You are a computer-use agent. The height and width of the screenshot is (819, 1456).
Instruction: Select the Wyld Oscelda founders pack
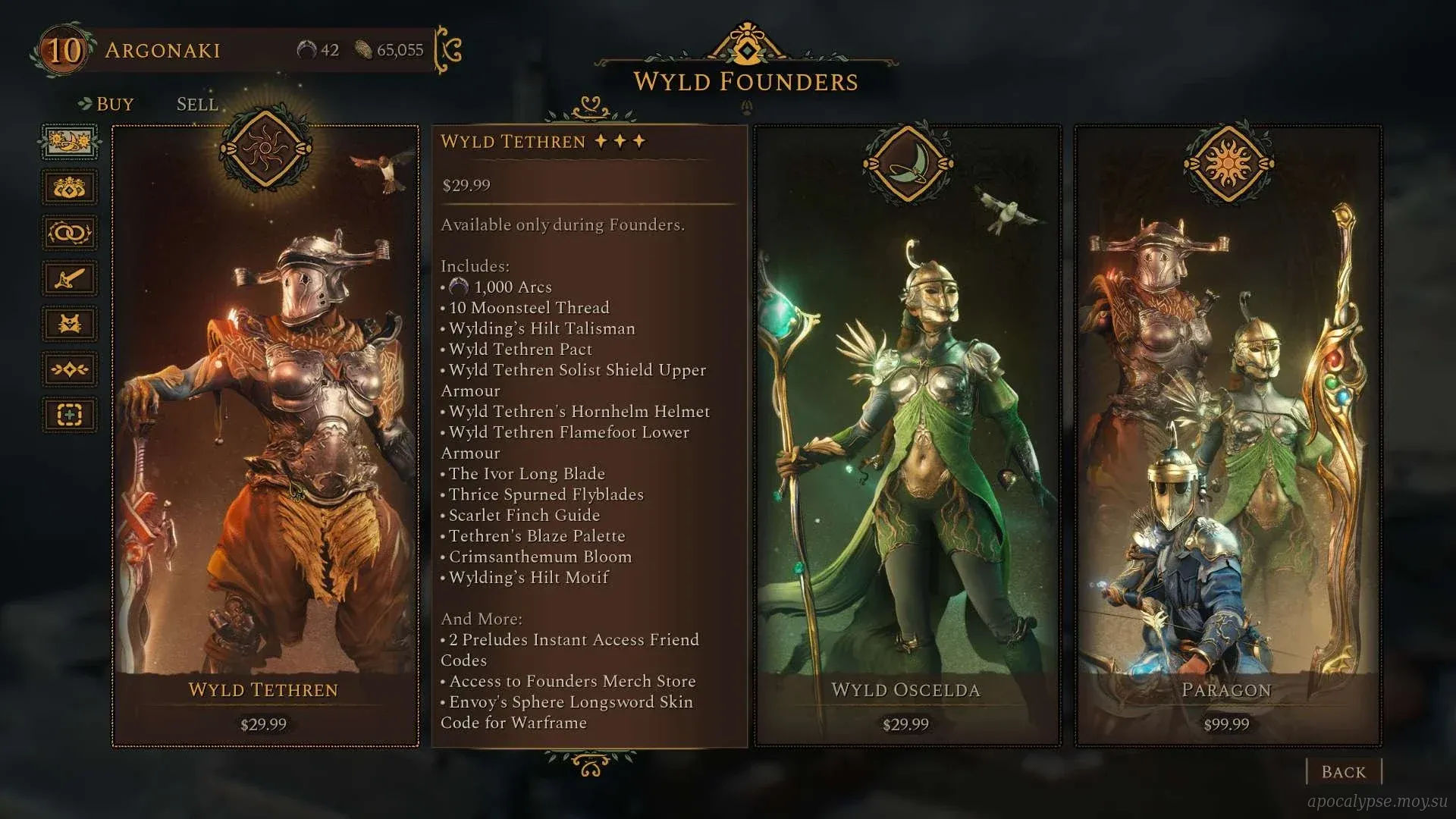click(907, 436)
